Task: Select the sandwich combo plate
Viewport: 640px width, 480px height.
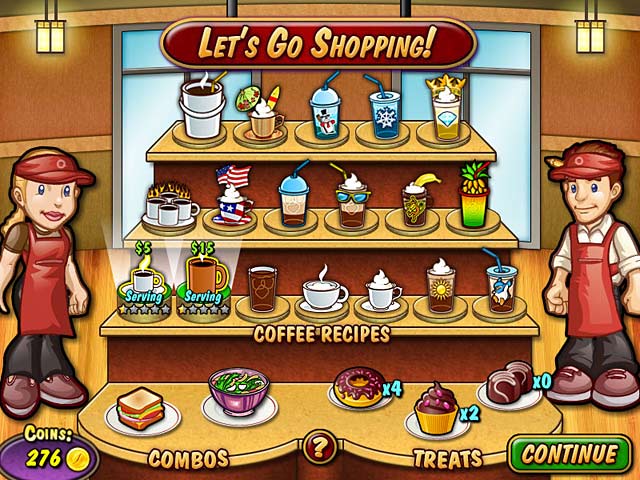Action: (x=140, y=408)
